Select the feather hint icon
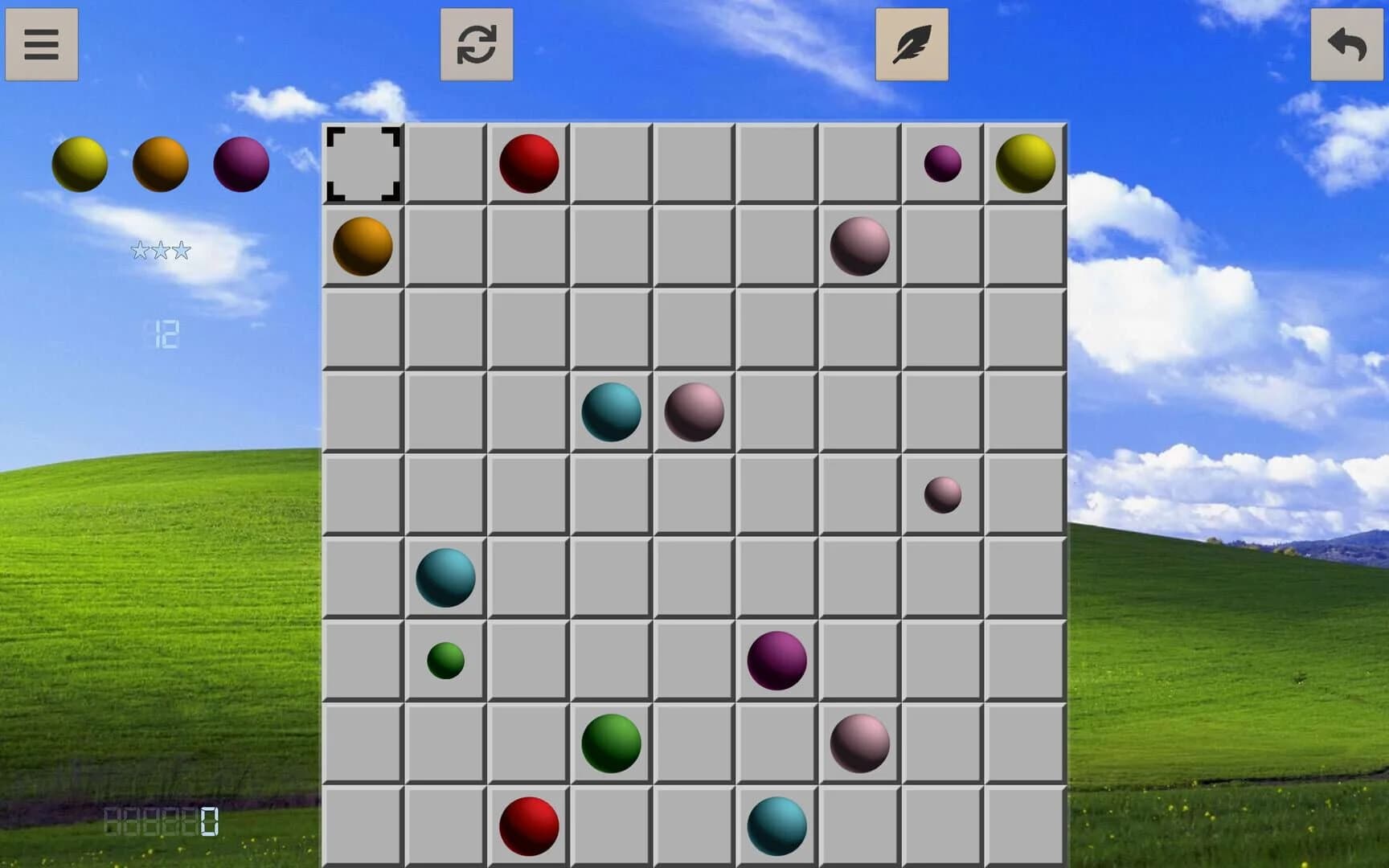 point(911,44)
